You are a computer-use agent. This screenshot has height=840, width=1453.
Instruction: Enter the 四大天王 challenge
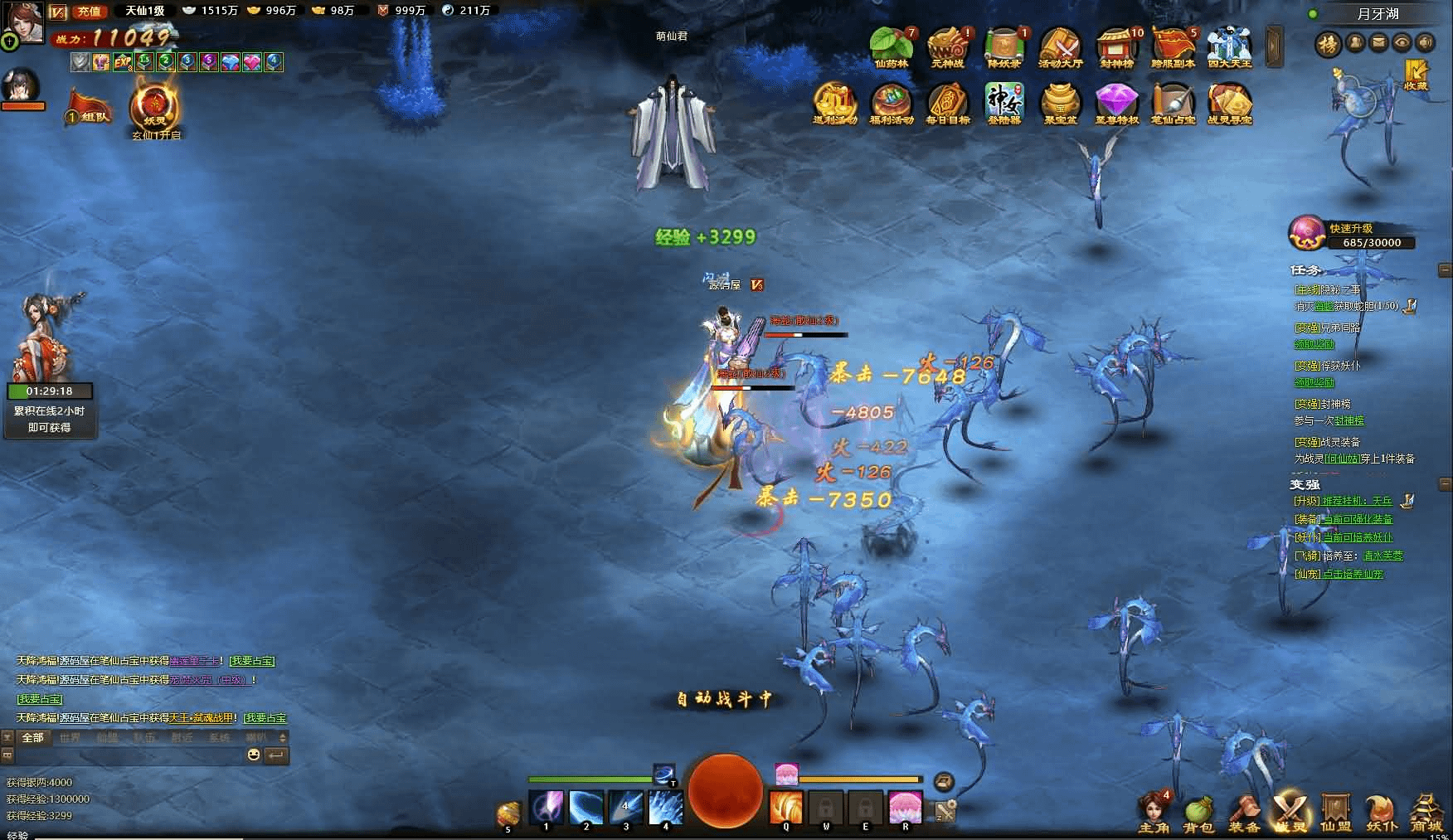pos(1229,47)
